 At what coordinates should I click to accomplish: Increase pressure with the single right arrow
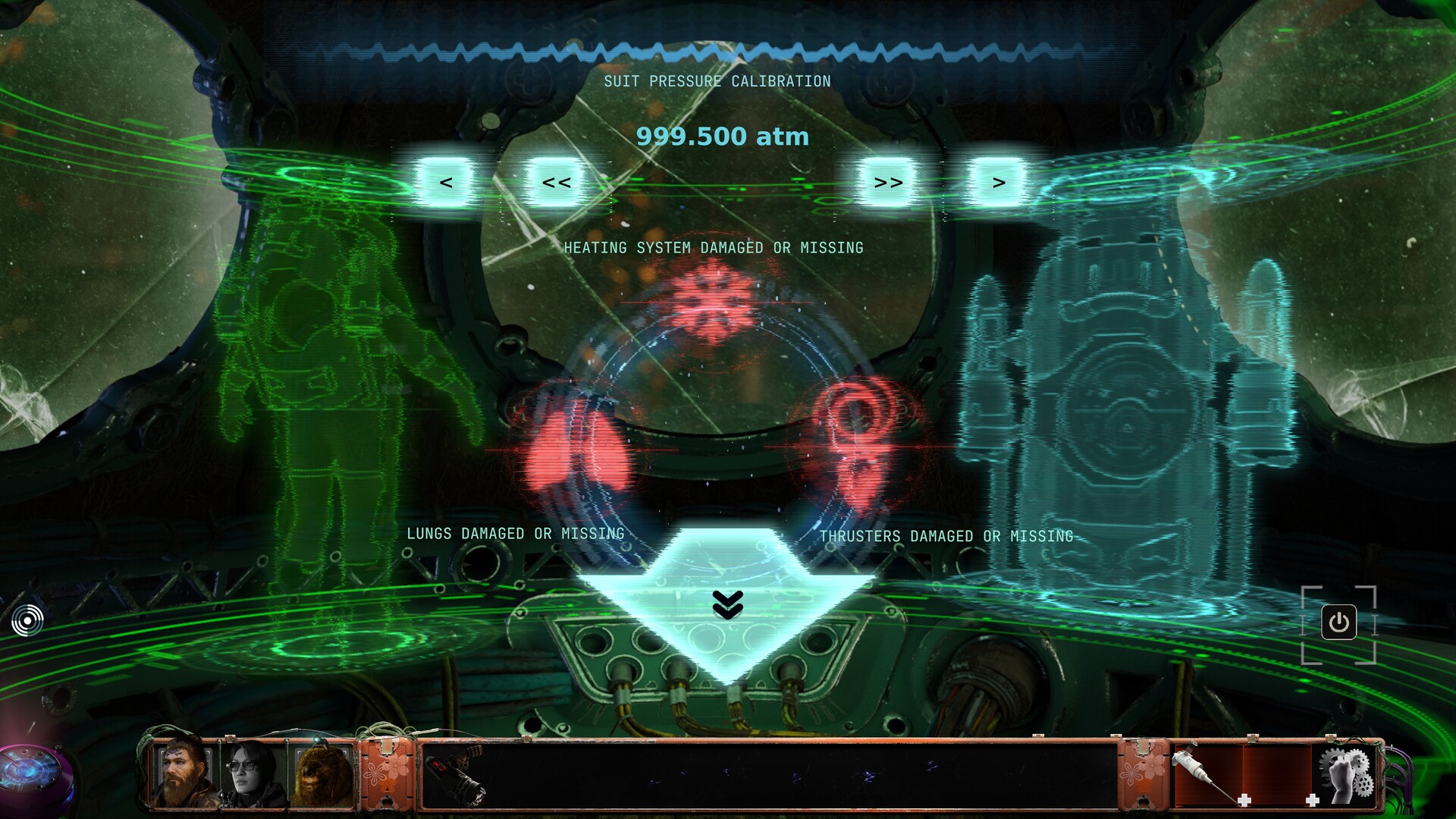click(x=999, y=183)
